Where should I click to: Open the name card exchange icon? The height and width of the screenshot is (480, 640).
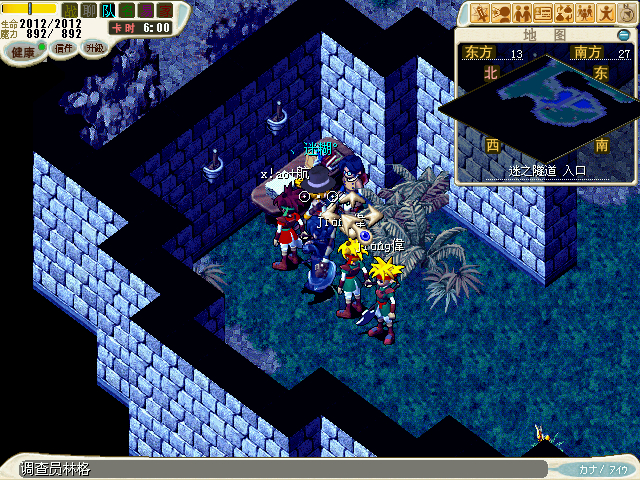coord(543,13)
